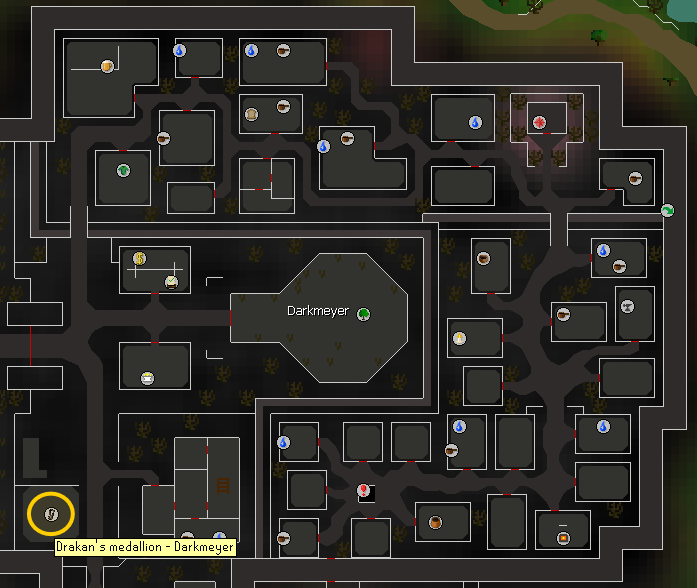Click the green shirt clothes shop marker

click(x=124, y=170)
